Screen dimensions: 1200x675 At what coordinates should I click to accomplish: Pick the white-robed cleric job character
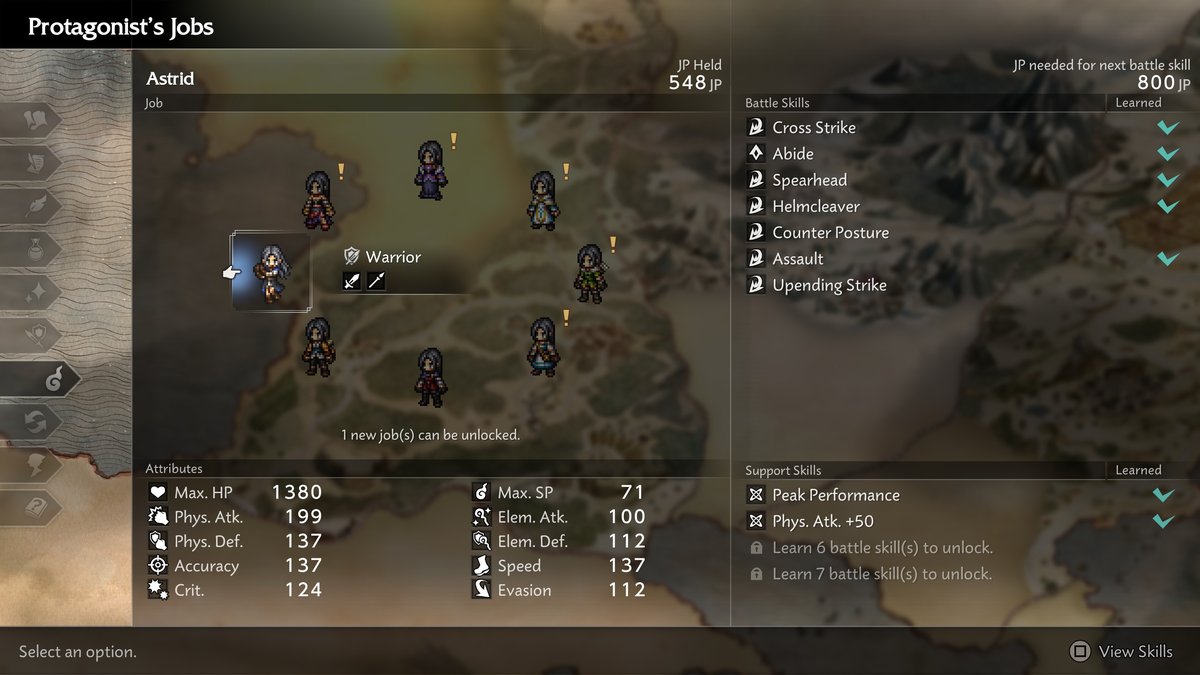click(542, 200)
